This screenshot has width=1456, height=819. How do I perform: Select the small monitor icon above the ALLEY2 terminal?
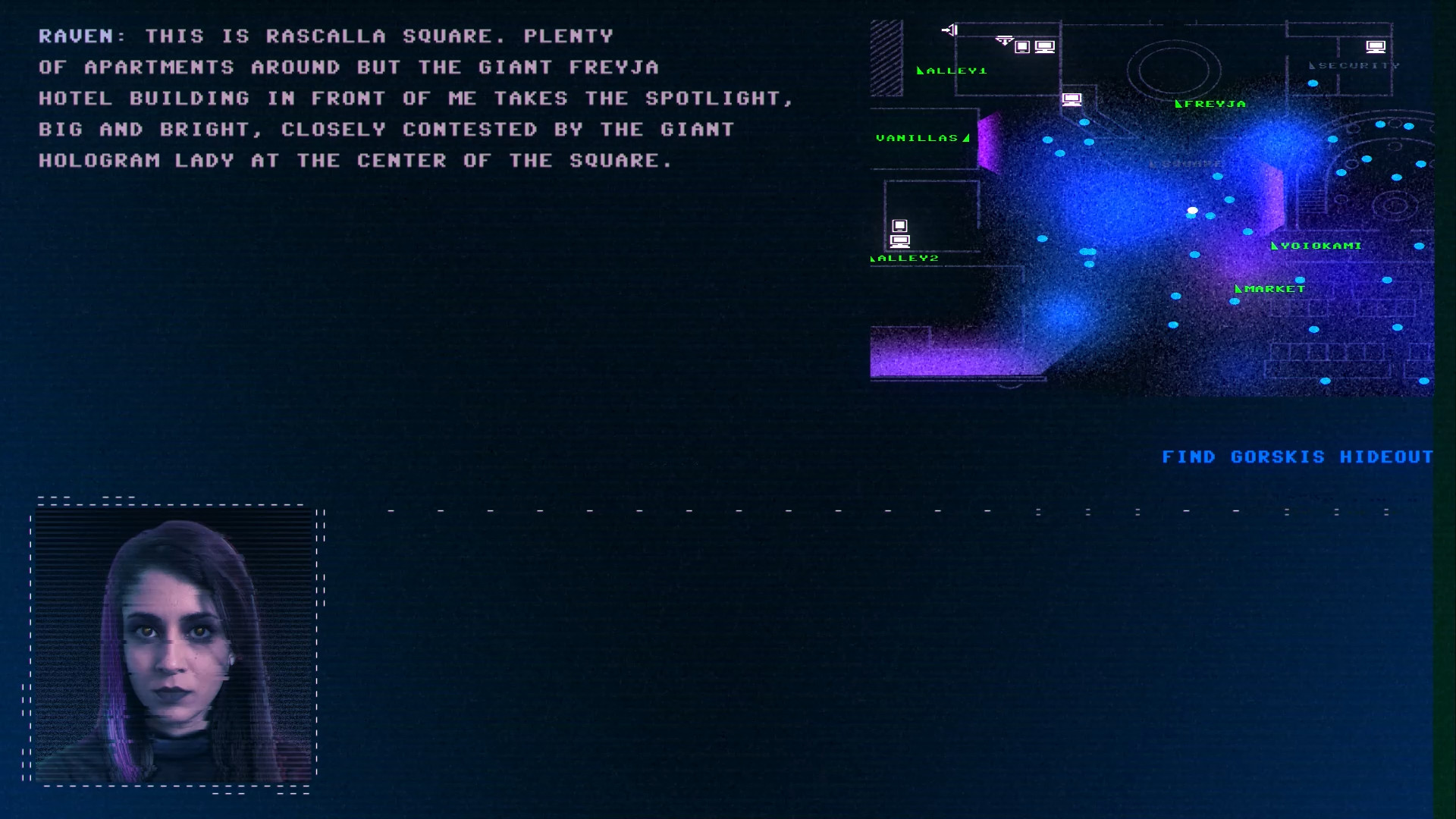(899, 225)
